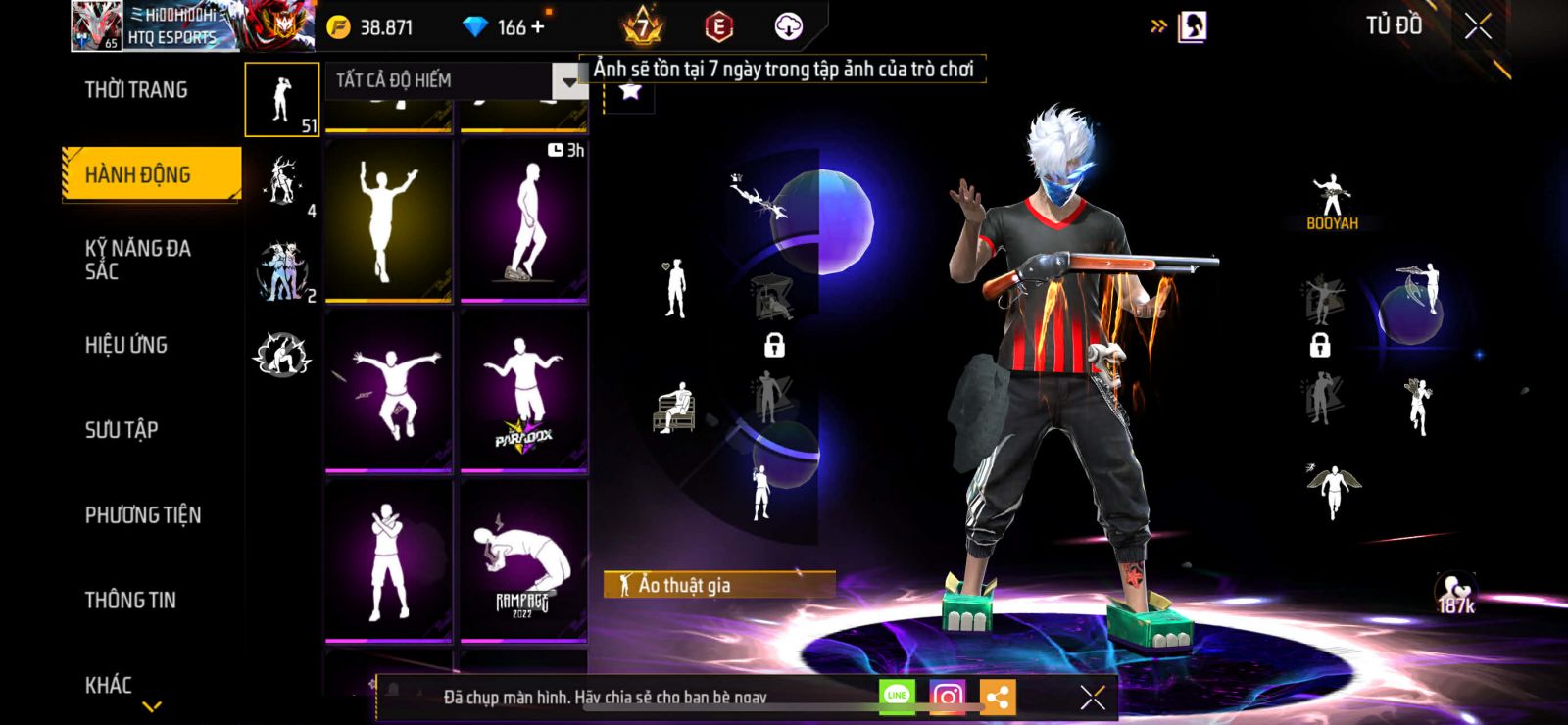Go to the Sưu Tập section
1568x725 pixels.
pos(122,429)
